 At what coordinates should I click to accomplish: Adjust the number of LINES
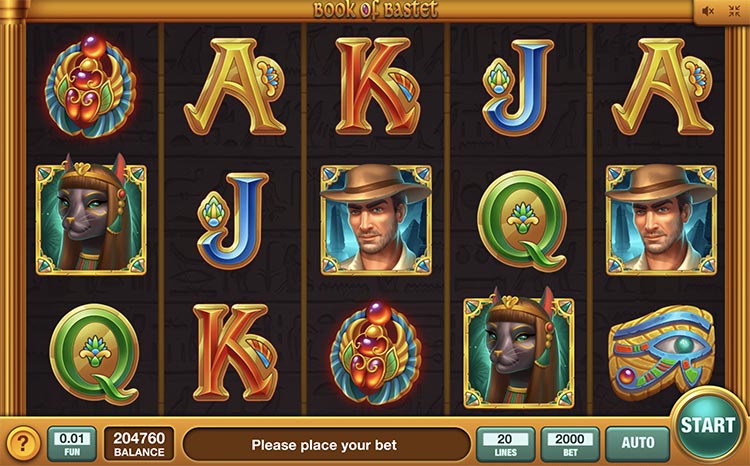(x=505, y=443)
